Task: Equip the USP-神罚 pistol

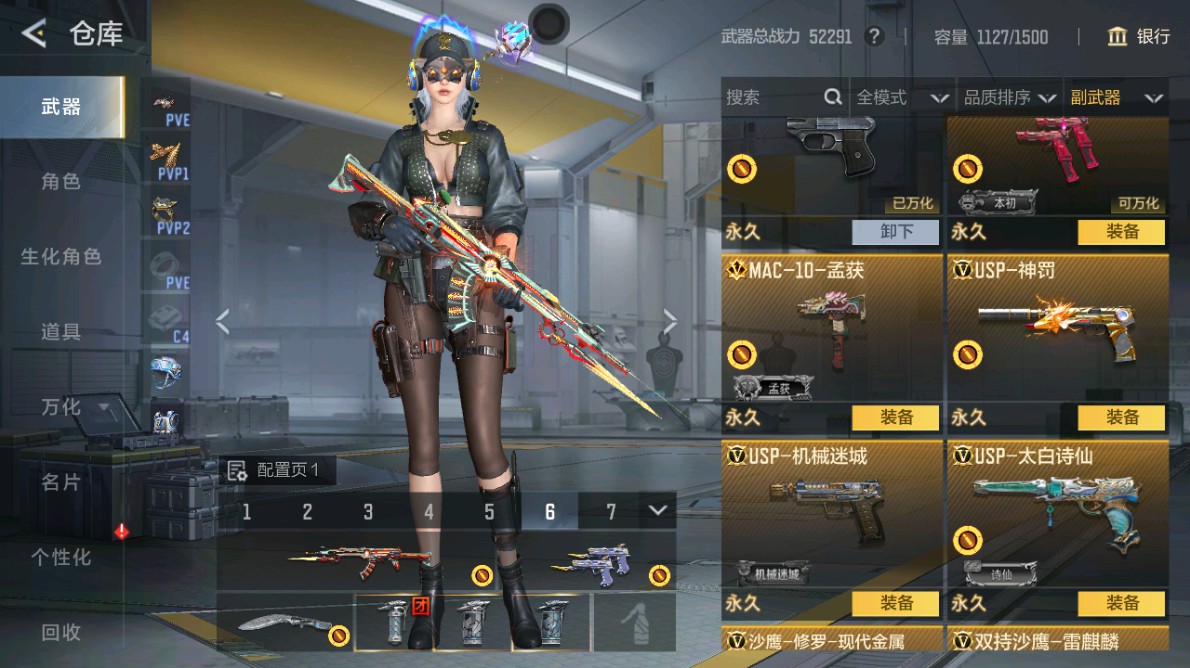Action: (x=1121, y=418)
